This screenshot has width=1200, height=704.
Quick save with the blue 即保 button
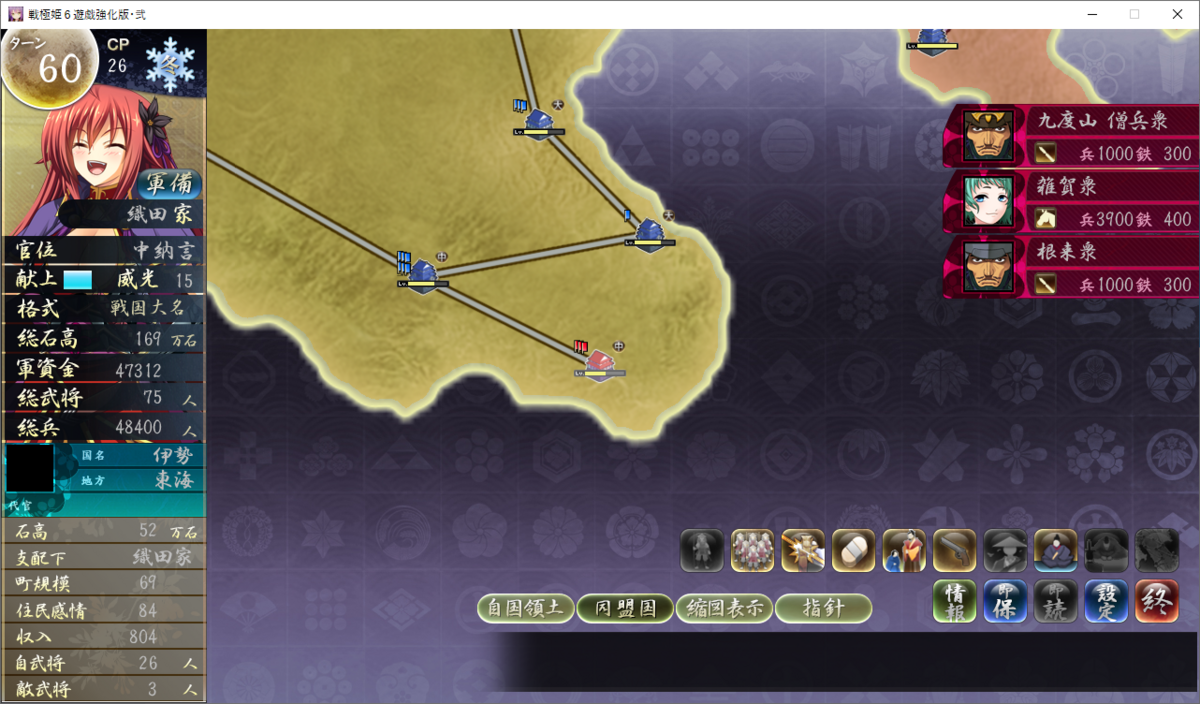(1005, 601)
